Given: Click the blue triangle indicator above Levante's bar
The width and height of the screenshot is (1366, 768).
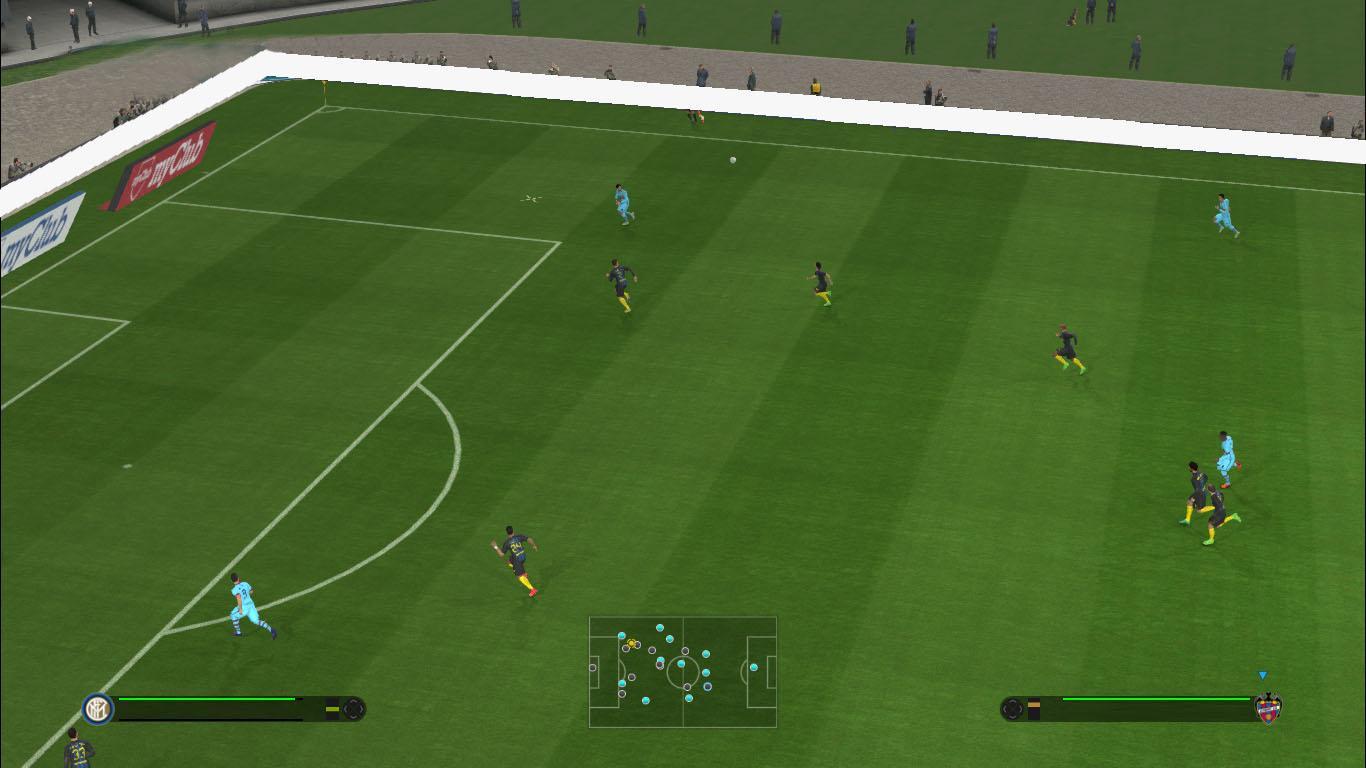Looking at the screenshot, I should (1262, 674).
